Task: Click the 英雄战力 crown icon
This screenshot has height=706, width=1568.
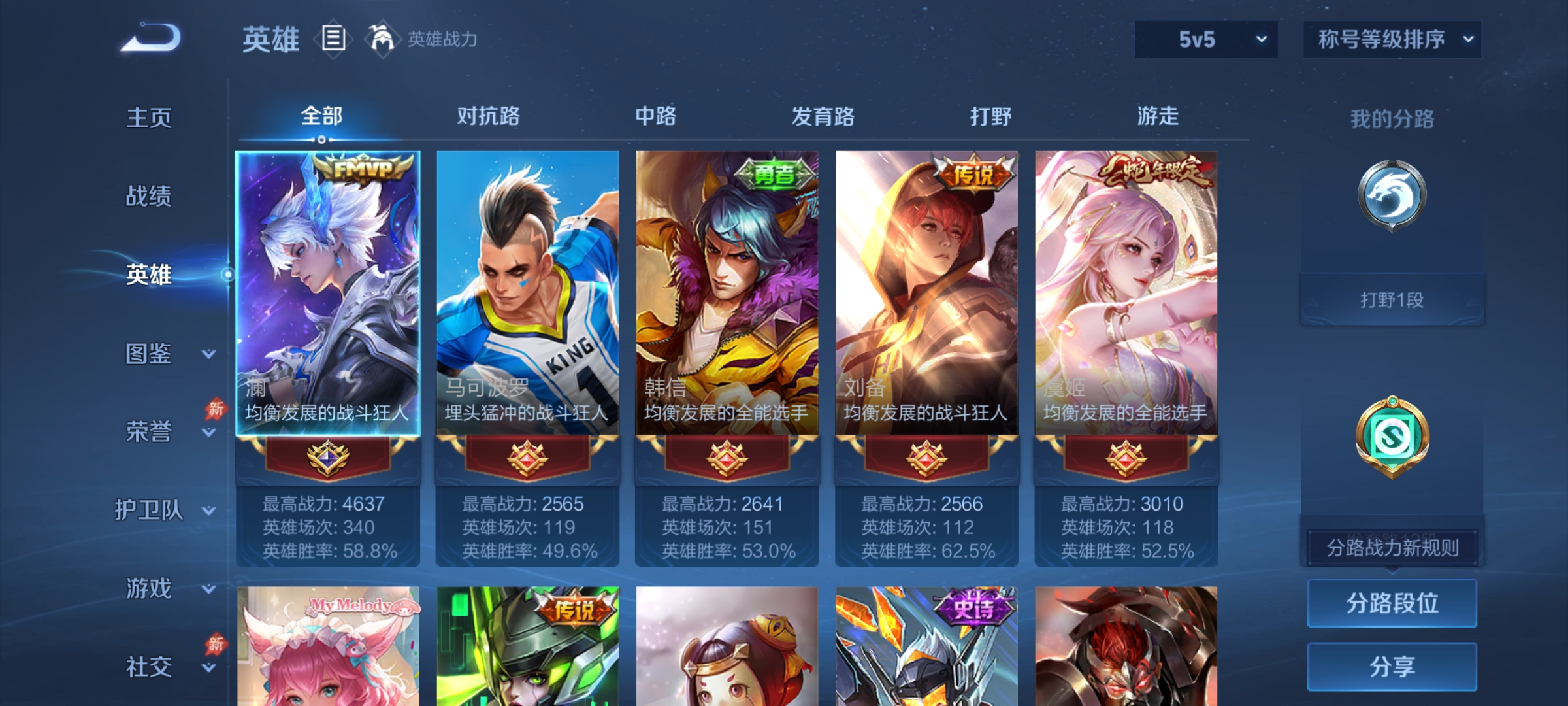Action: [x=381, y=39]
